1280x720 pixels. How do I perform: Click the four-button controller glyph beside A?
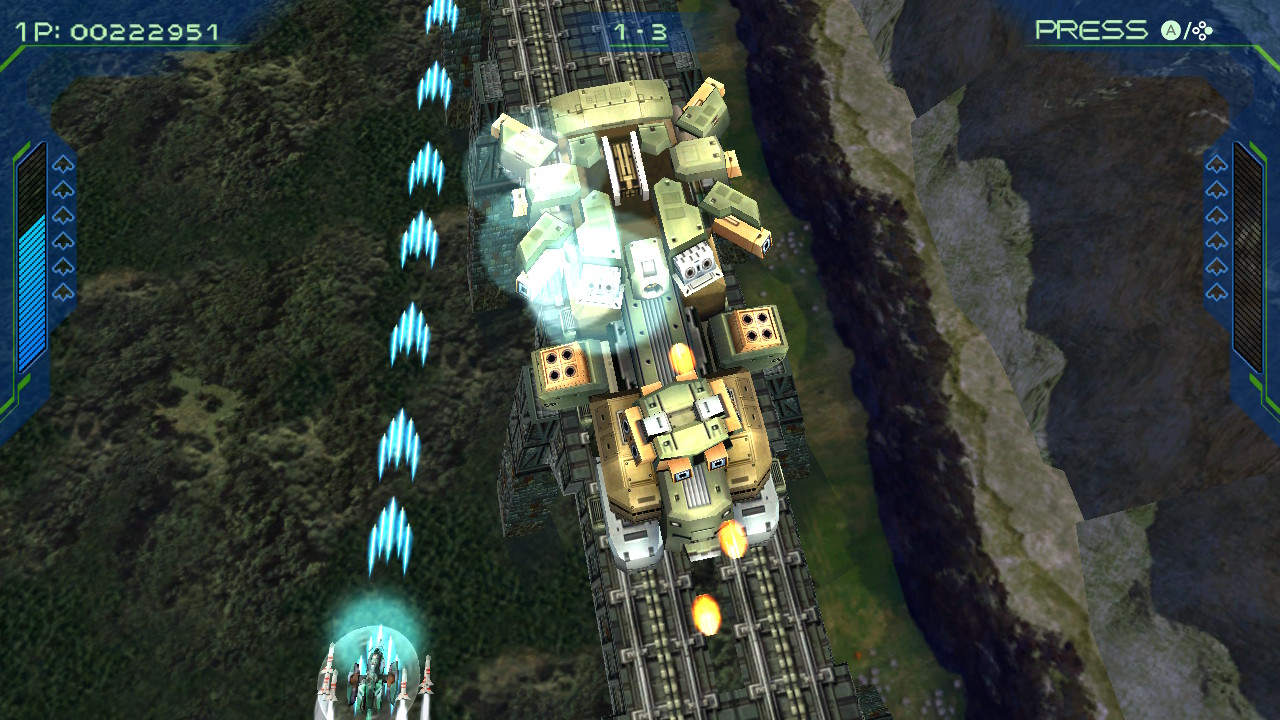[x=1200, y=33]
